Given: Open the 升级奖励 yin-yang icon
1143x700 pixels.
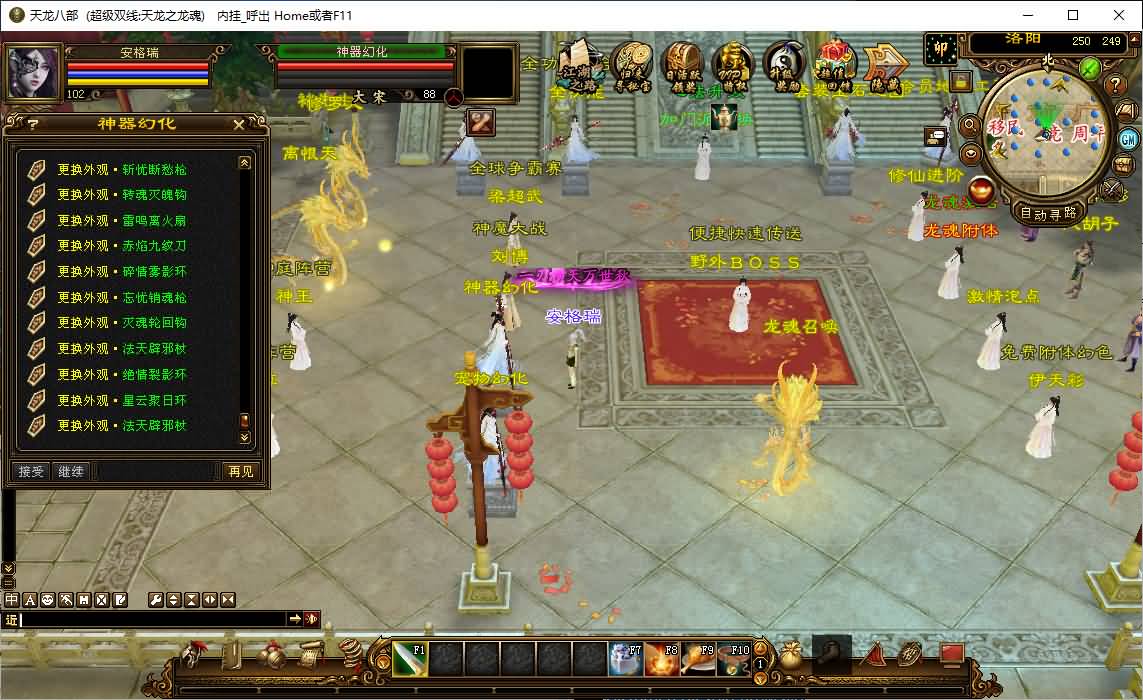Looking at the screenshot, I should pos(786,66).
